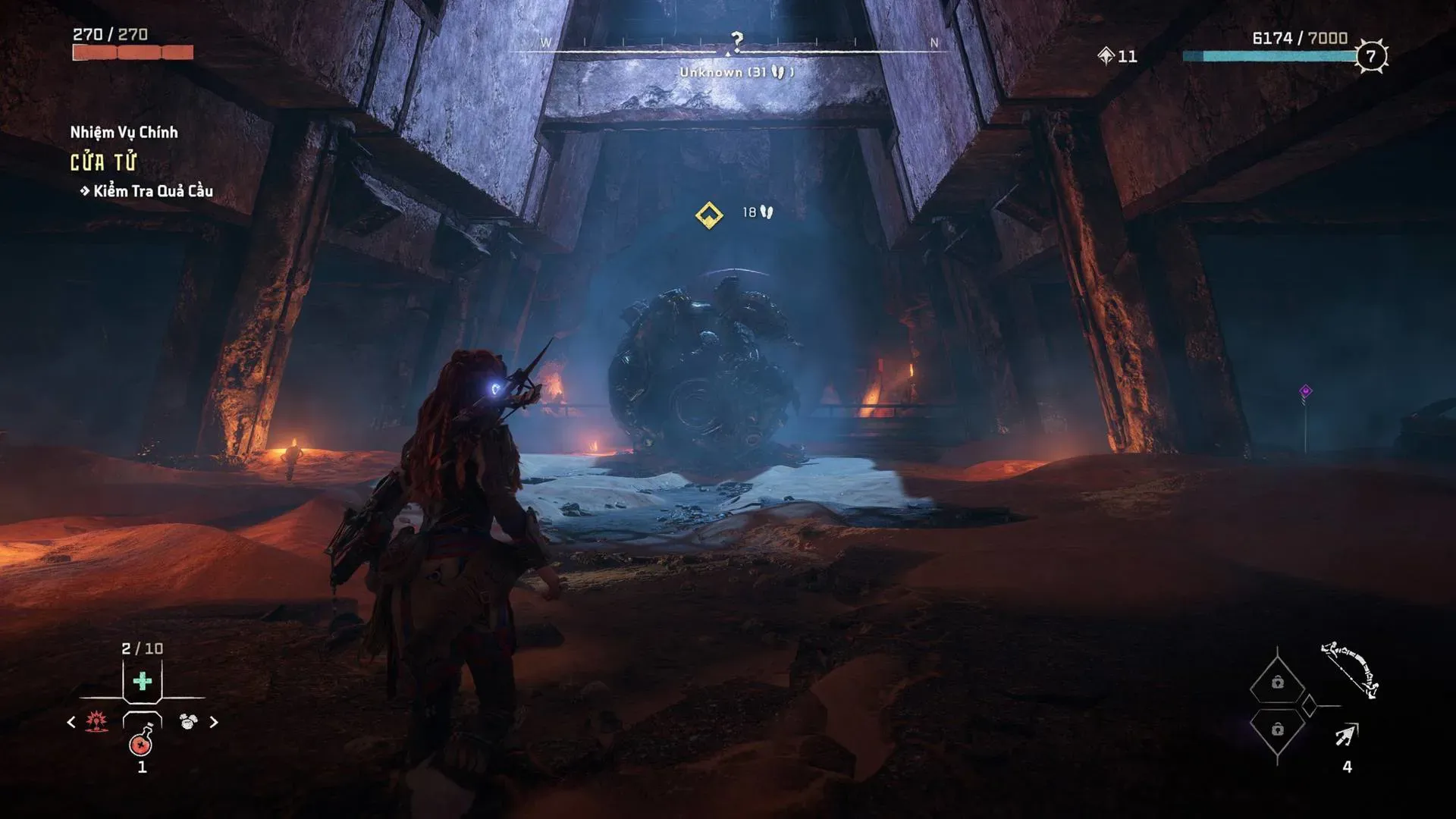This screenshot has height=819, width=1456.
Task: Click the yellow diamond quest waypoint marker
Action: pos(709,215)
